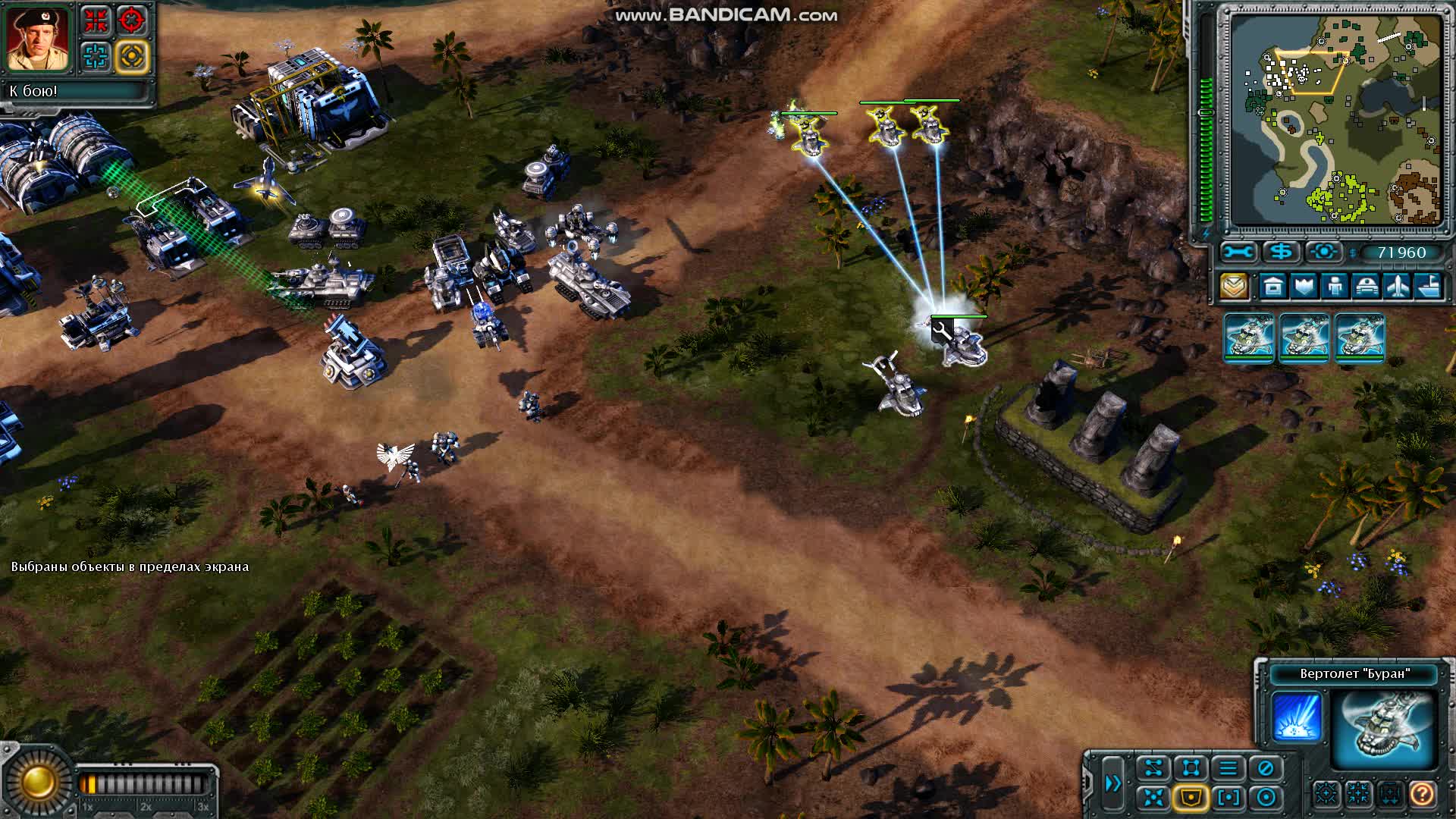Switch to the Aircraft production tab
Image resolution: width=1456 pixels, height=819 pixels.
[1398, 287]
